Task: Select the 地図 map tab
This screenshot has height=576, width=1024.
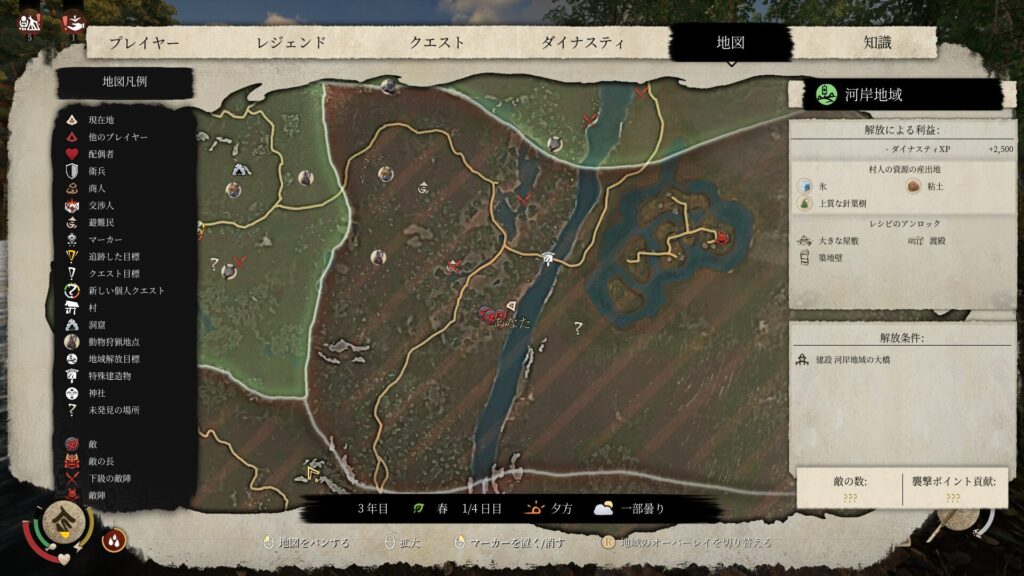Action: [x=730, y=43]
